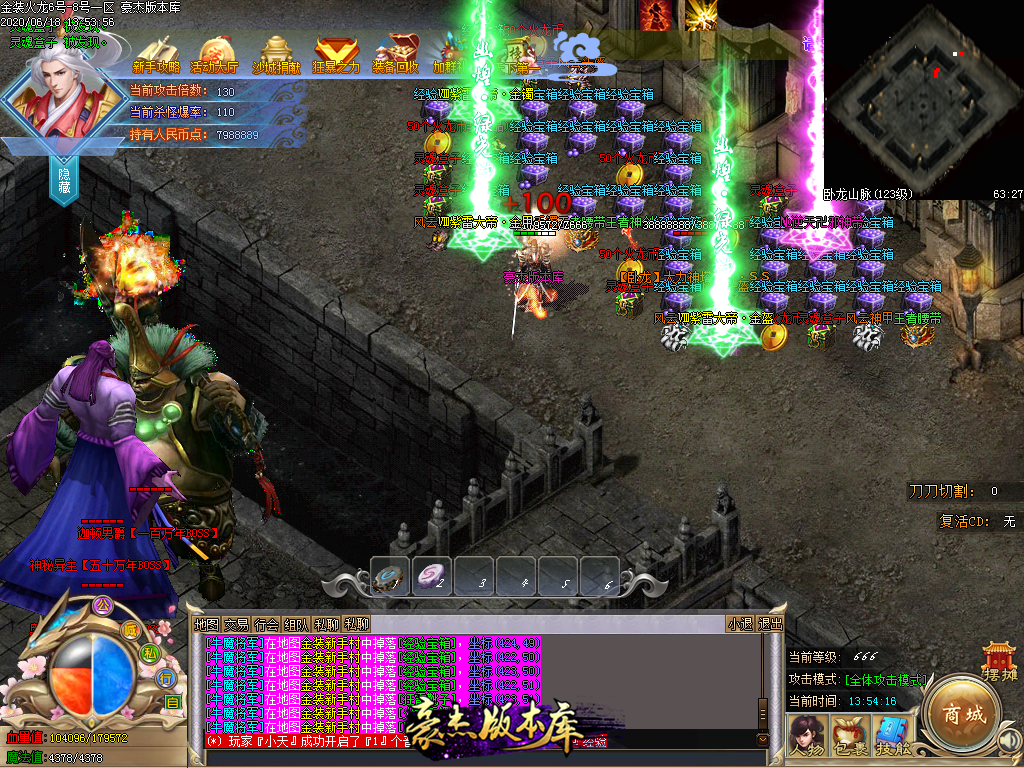1024x768 pixels.
Task: Click the 小退 logout button
Action: pyautogui.click(x=740, y=624)
